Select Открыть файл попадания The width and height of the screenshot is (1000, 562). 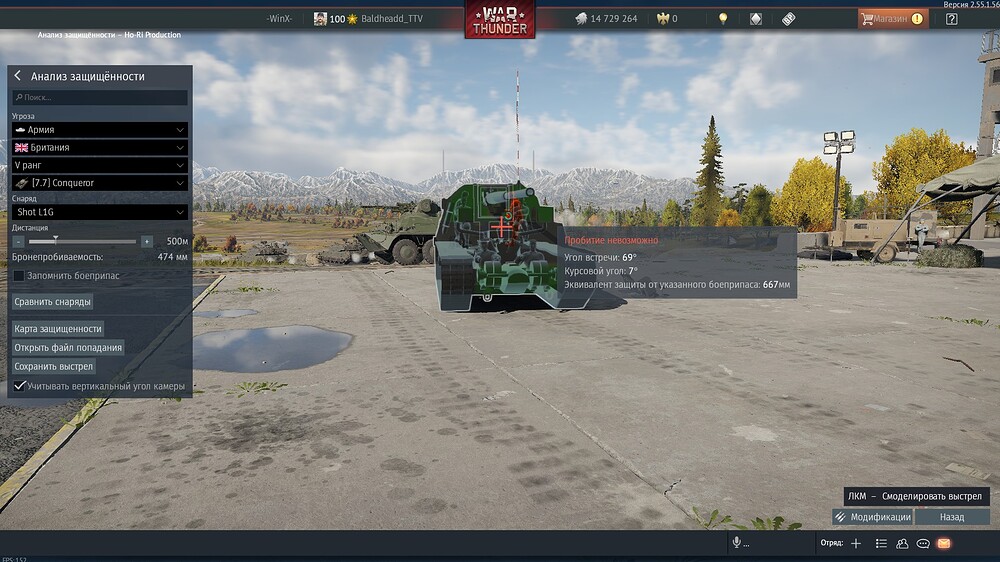pyautogui.click(x=68, y=348)
